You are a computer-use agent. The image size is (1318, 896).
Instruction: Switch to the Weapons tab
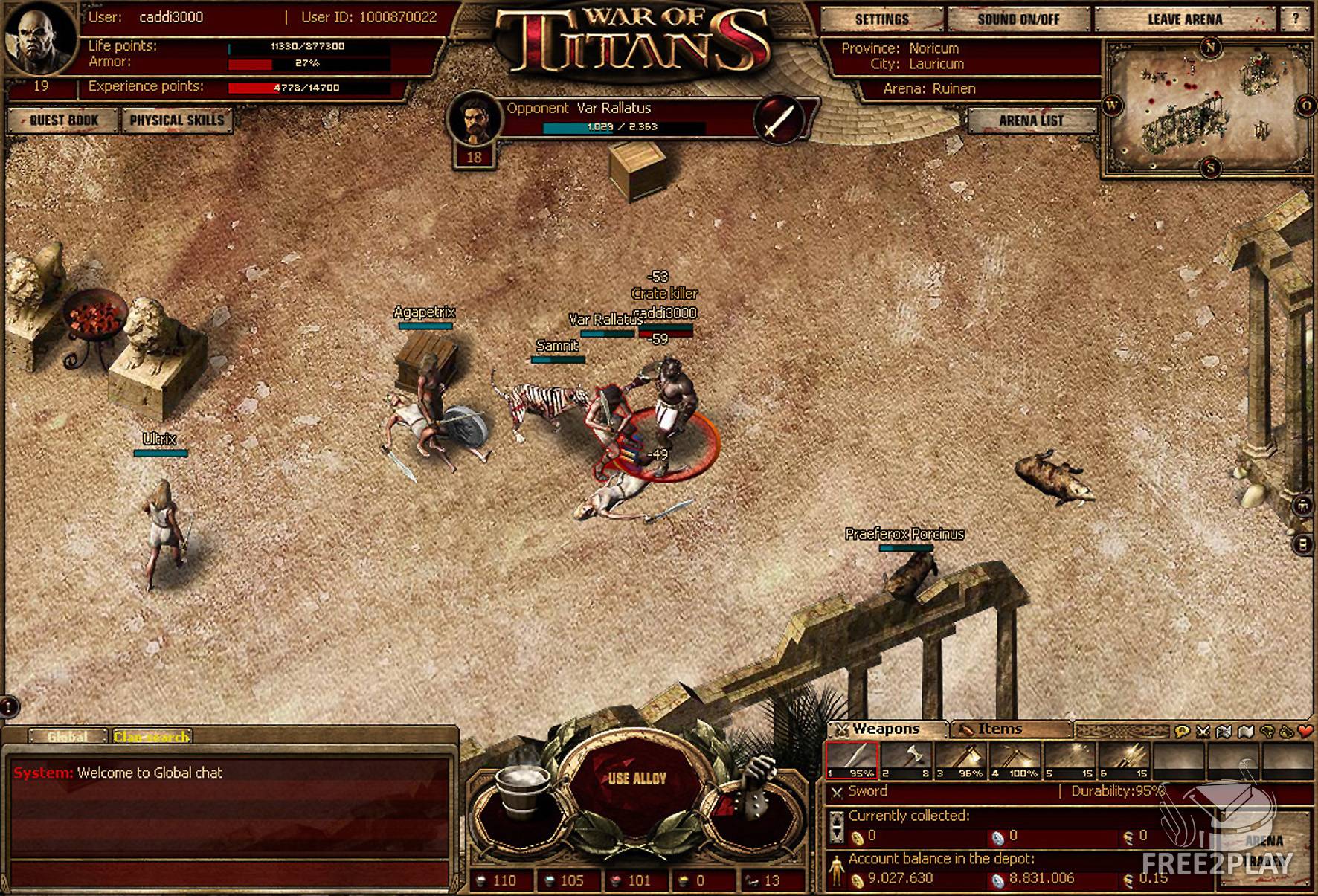[885, 729]
